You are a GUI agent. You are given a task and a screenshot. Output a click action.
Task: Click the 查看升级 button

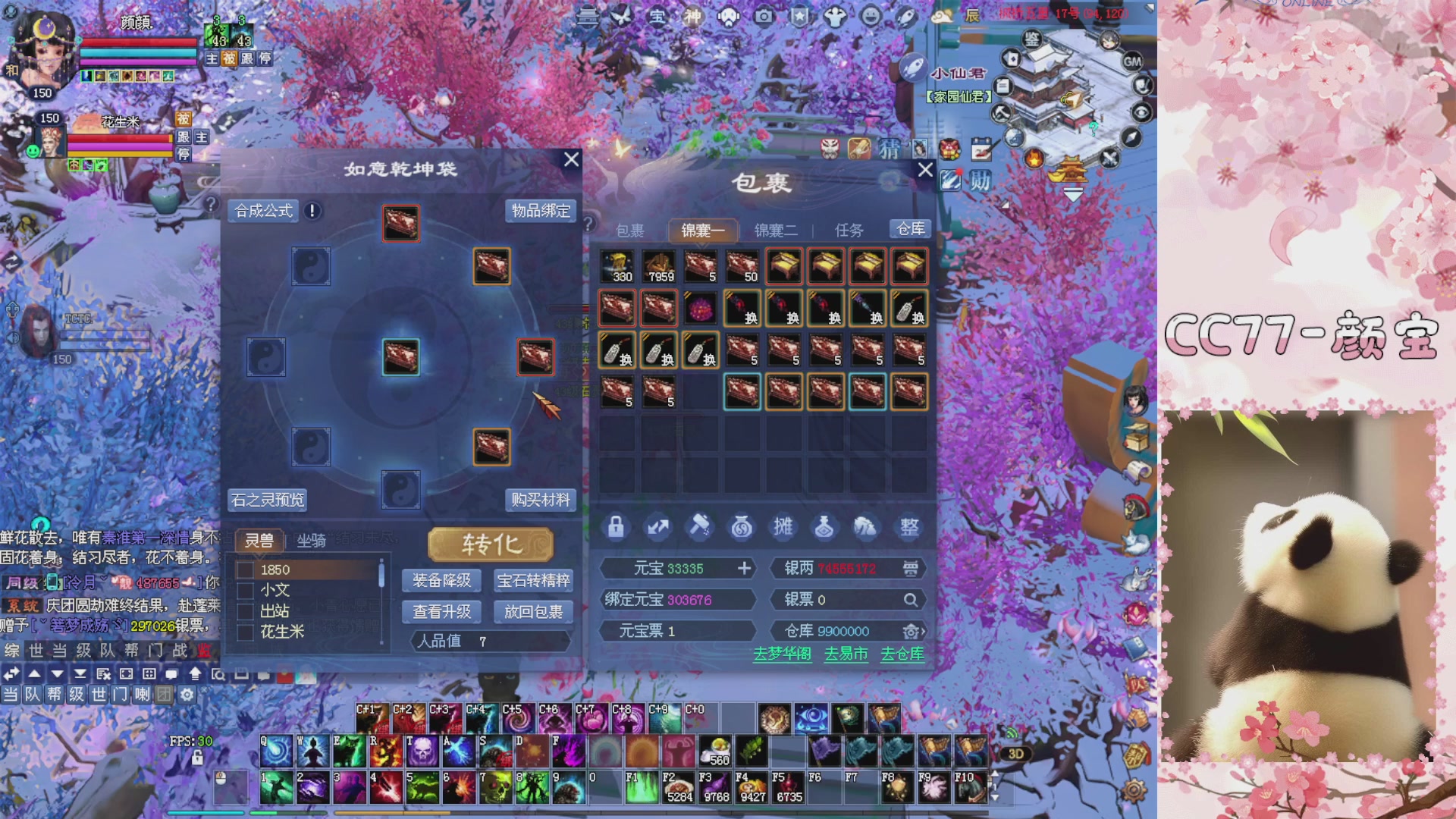coord(441,612)
